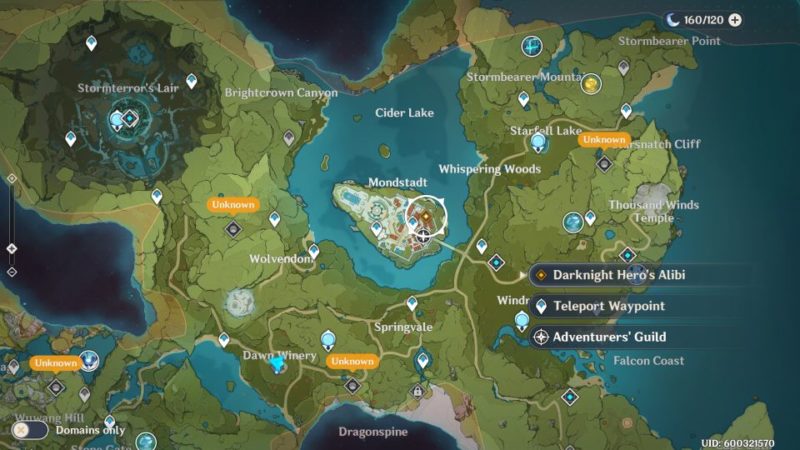Select the Unknown domain marker near Starfell Lake
This screenshot has height=450, width=800.
(x=604, y=163)
